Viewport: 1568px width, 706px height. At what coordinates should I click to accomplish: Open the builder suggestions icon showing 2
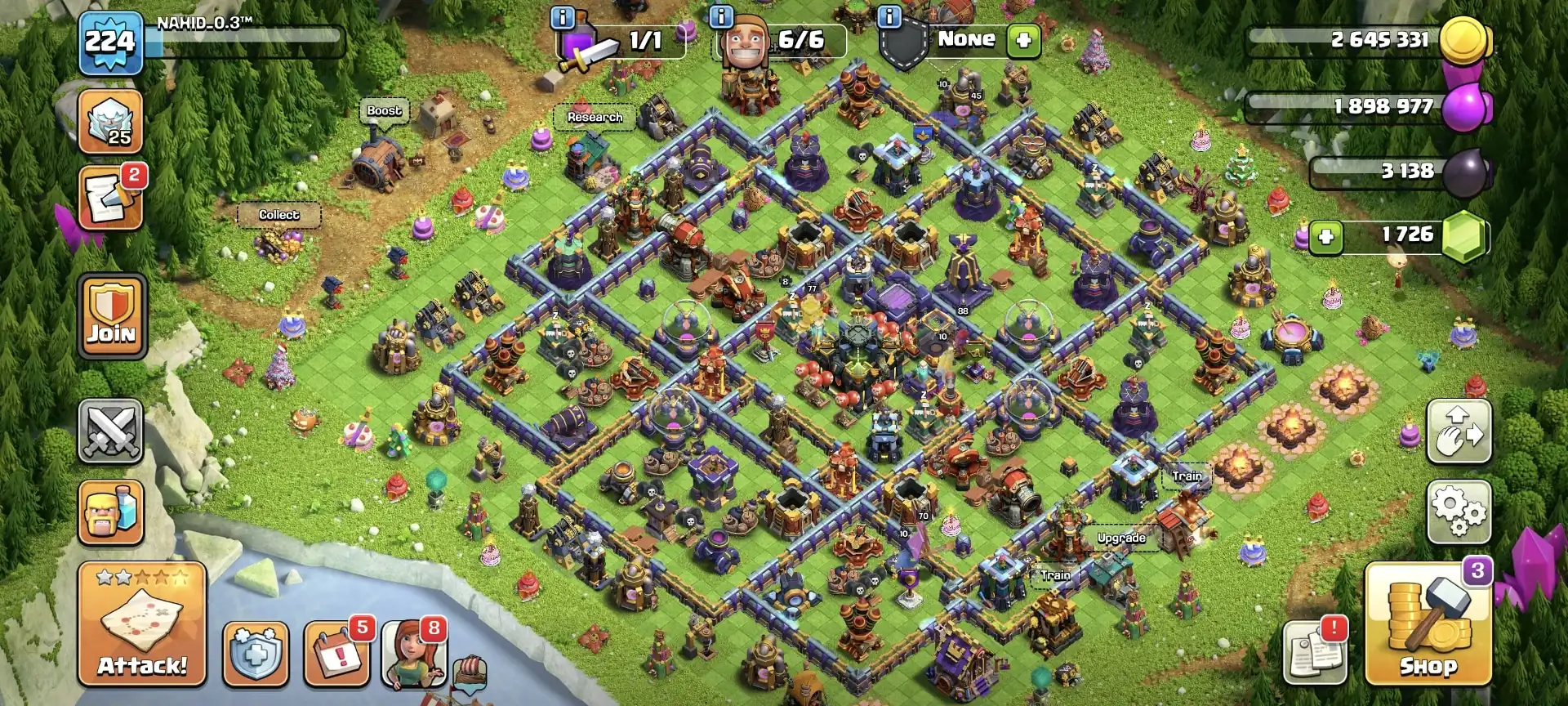[110, 196]
